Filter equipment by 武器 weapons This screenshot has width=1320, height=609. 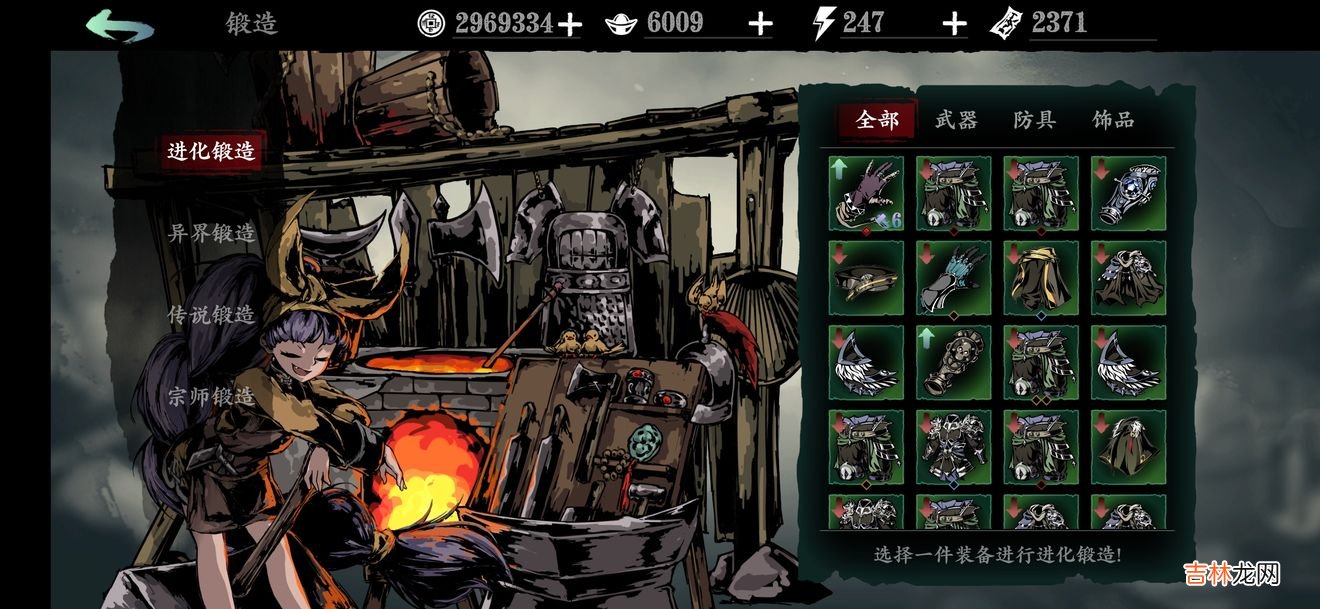tap(956, 121)
